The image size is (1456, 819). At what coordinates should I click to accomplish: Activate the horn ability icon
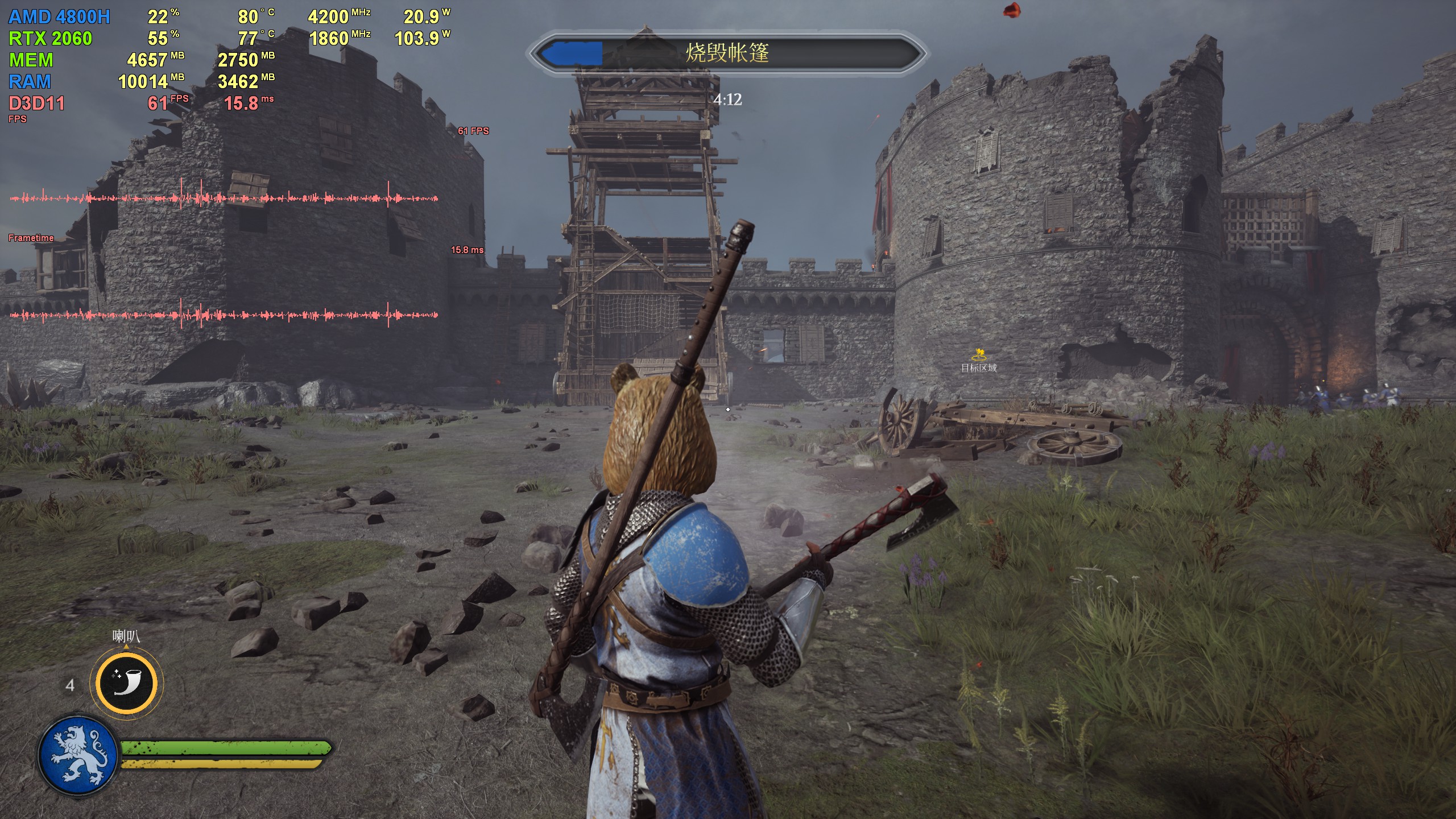point(127,682)
